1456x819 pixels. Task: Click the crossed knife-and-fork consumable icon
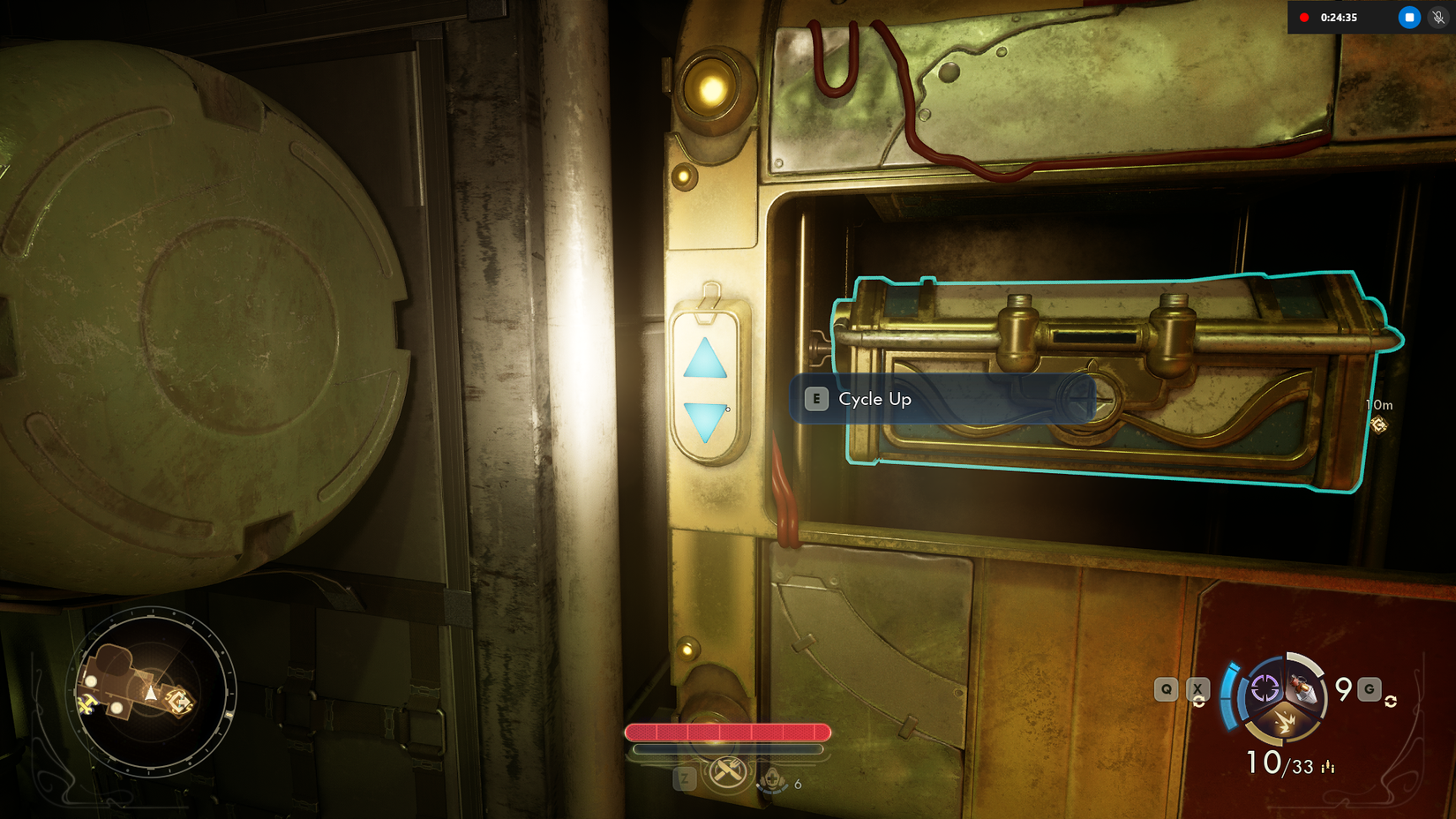728,771
